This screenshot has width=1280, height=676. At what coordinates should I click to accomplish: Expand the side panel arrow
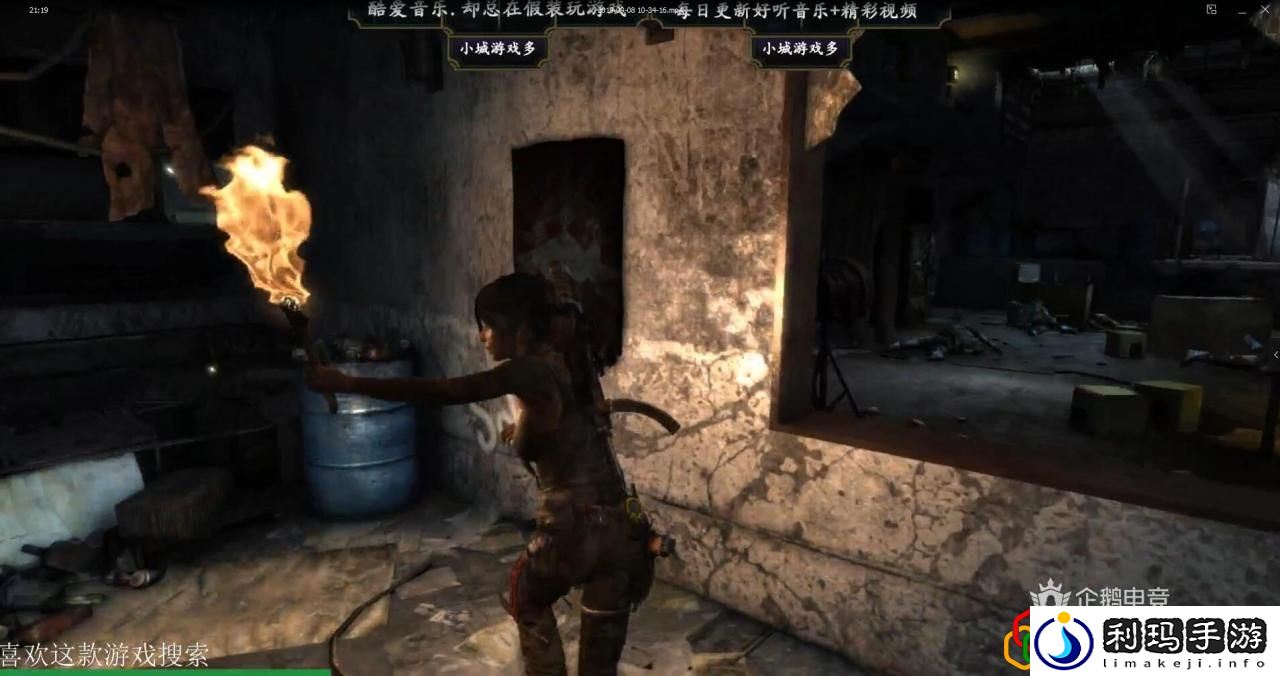tap(1275, 355)
